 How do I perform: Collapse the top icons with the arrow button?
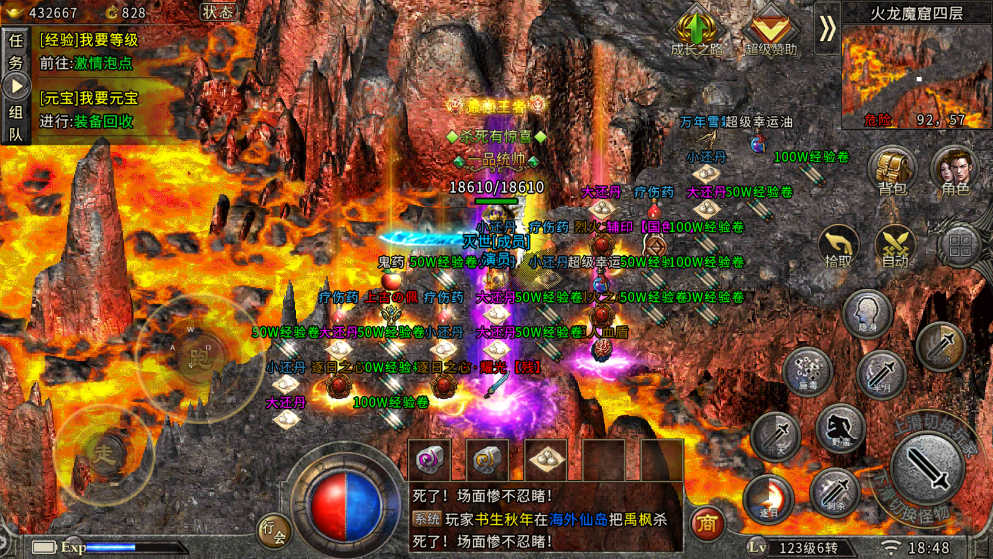tap(827, 28)
